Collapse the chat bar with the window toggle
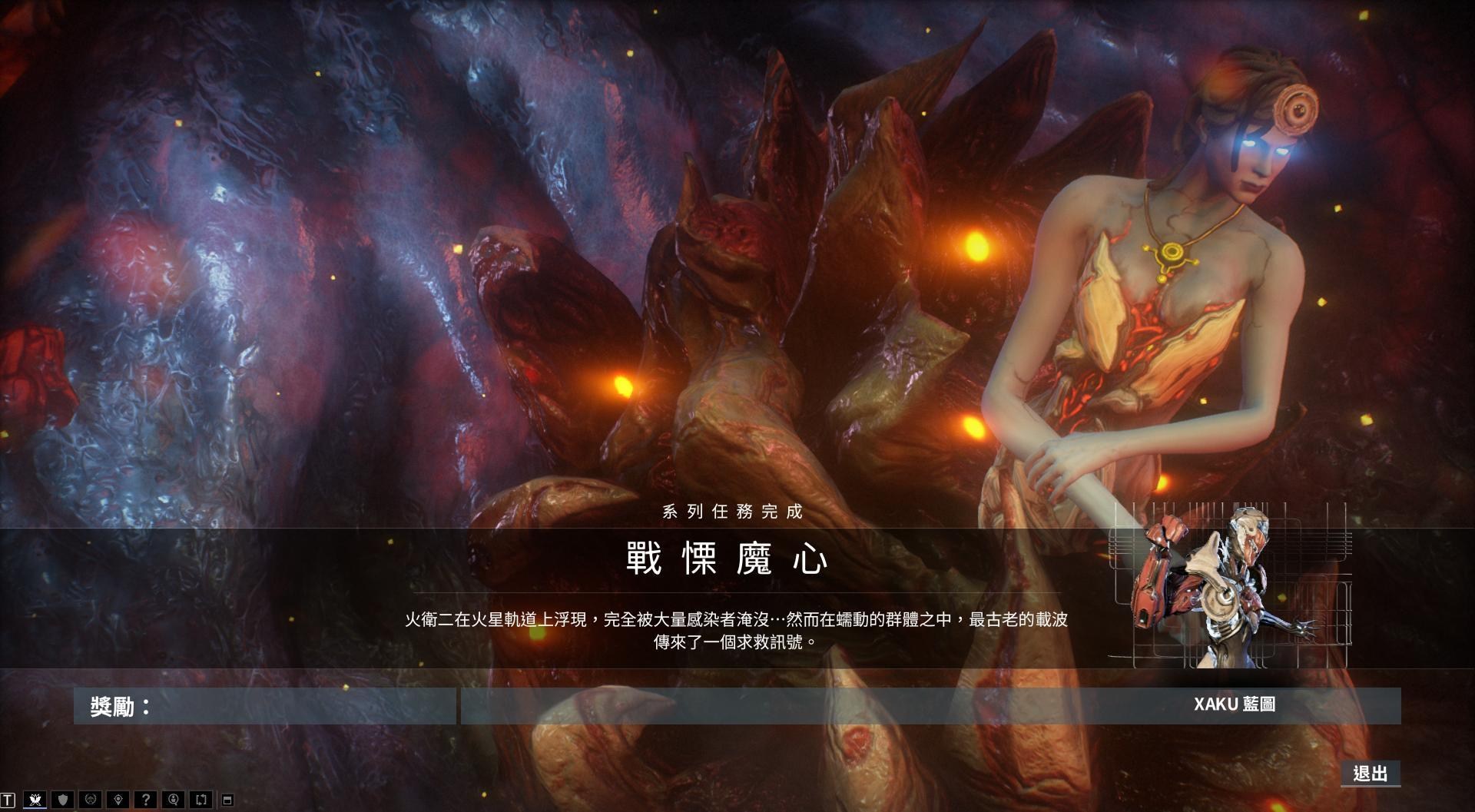This screenshot has width=1475, height=812. 229,799
